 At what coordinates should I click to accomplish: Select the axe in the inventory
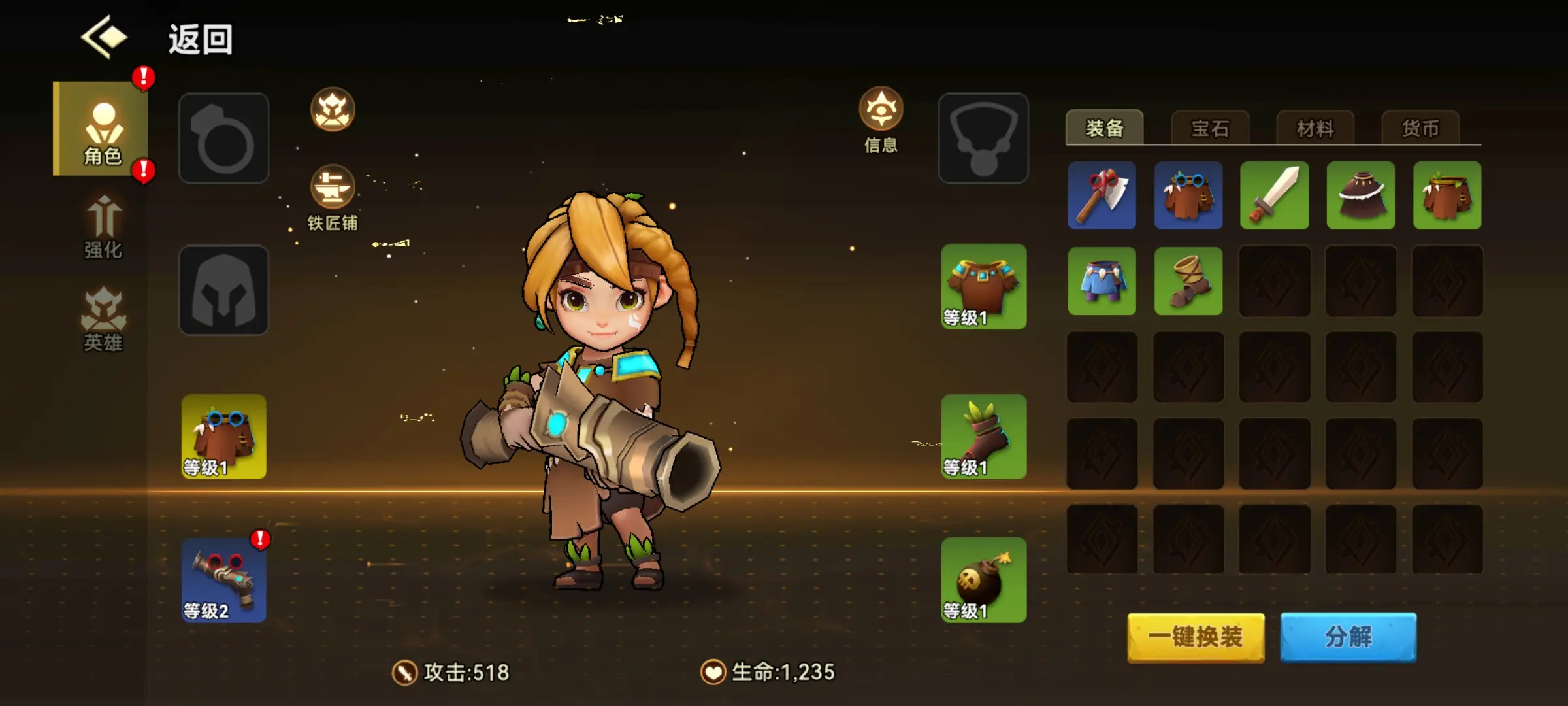[x=1102, y=195]
